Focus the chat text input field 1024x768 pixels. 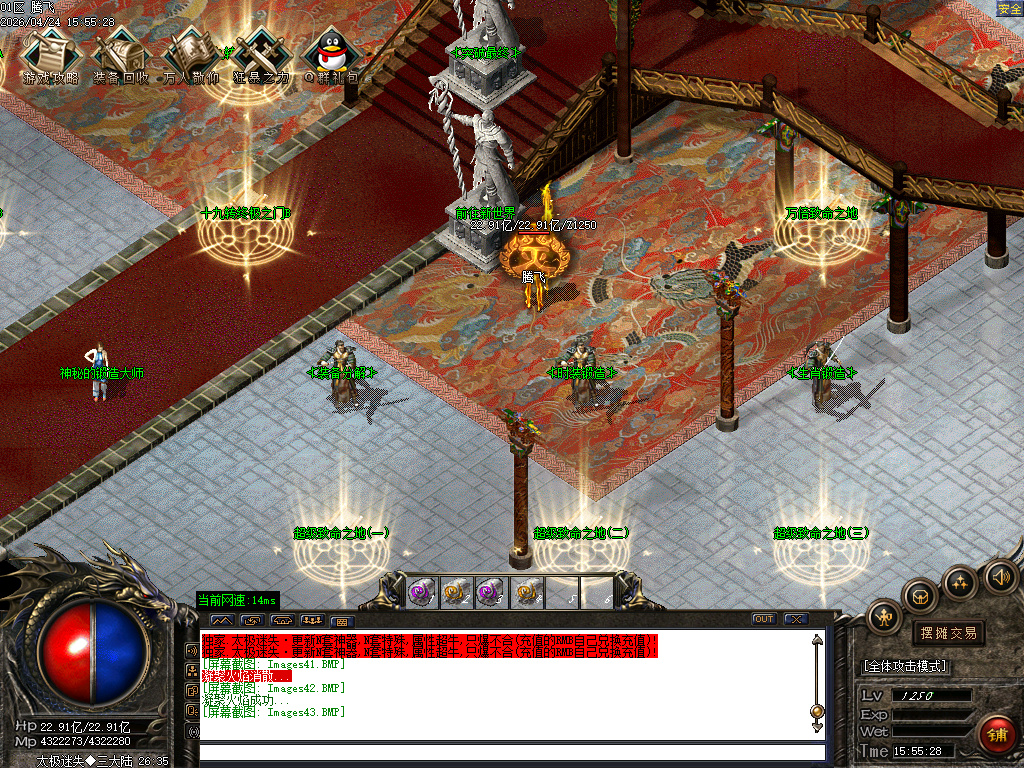[x=512, y=752]
